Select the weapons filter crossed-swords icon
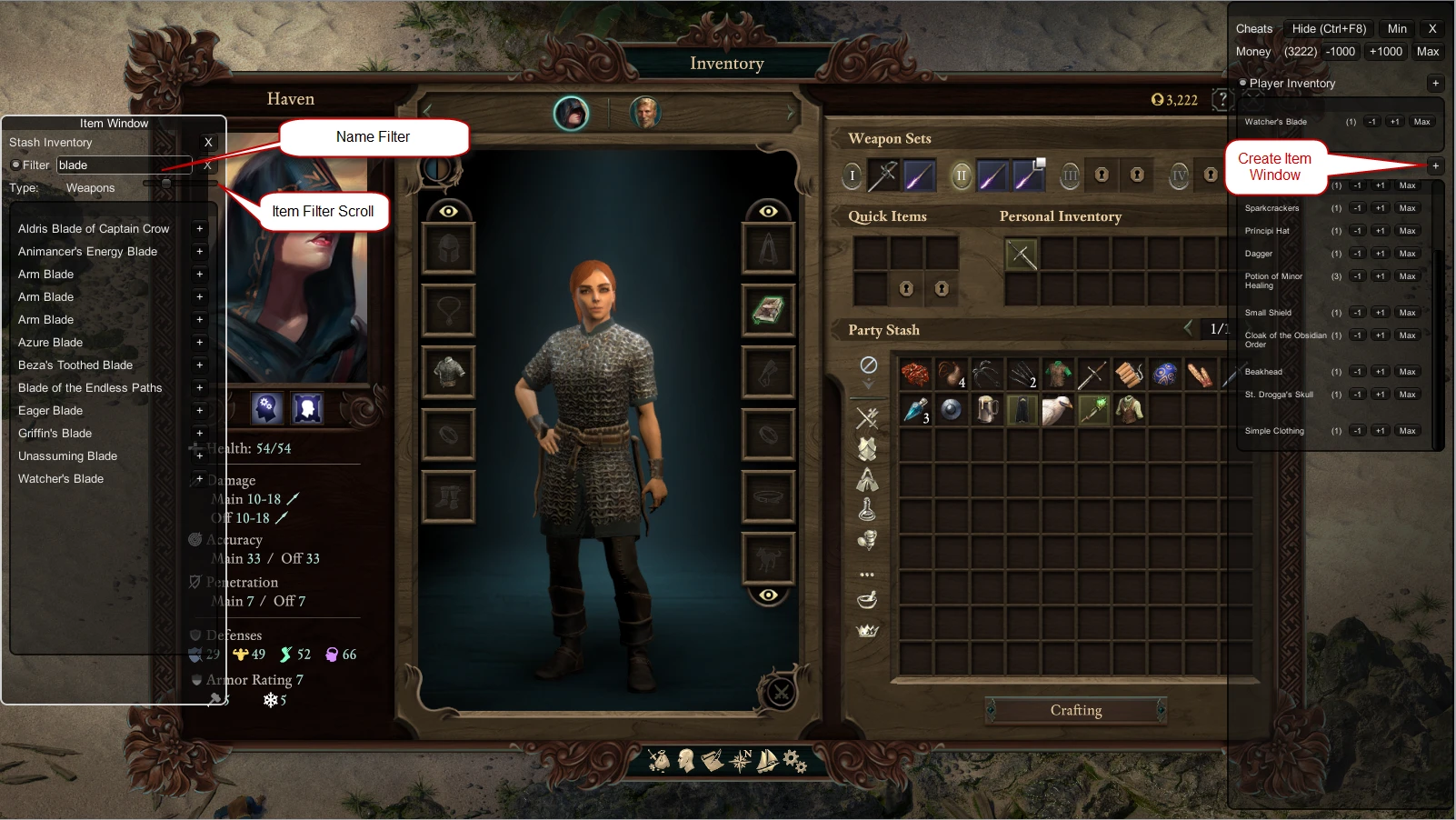Screen dimensions: 1456x820 [x=869, y=418]
